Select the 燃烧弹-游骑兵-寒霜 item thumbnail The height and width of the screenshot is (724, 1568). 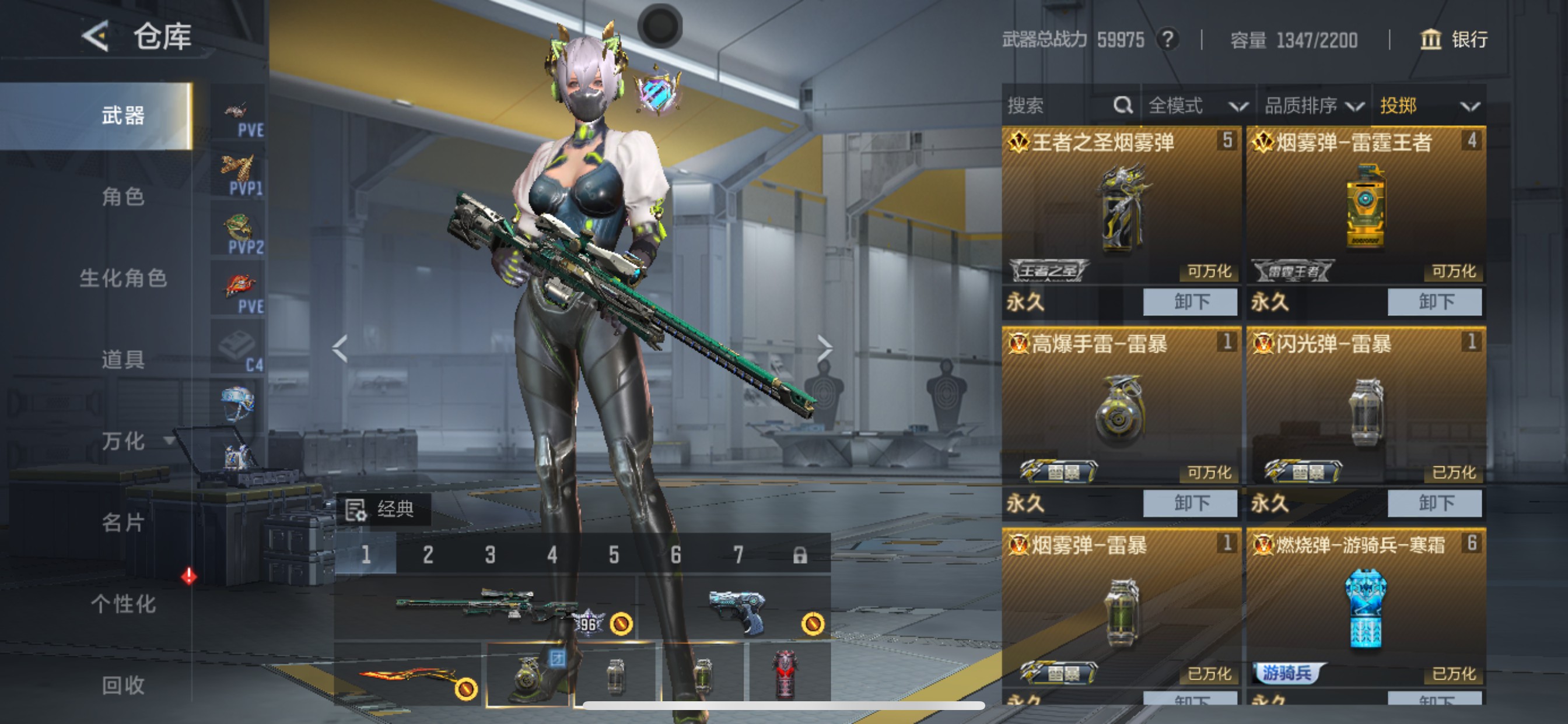pyautogui.click(x=1367, y=609)
